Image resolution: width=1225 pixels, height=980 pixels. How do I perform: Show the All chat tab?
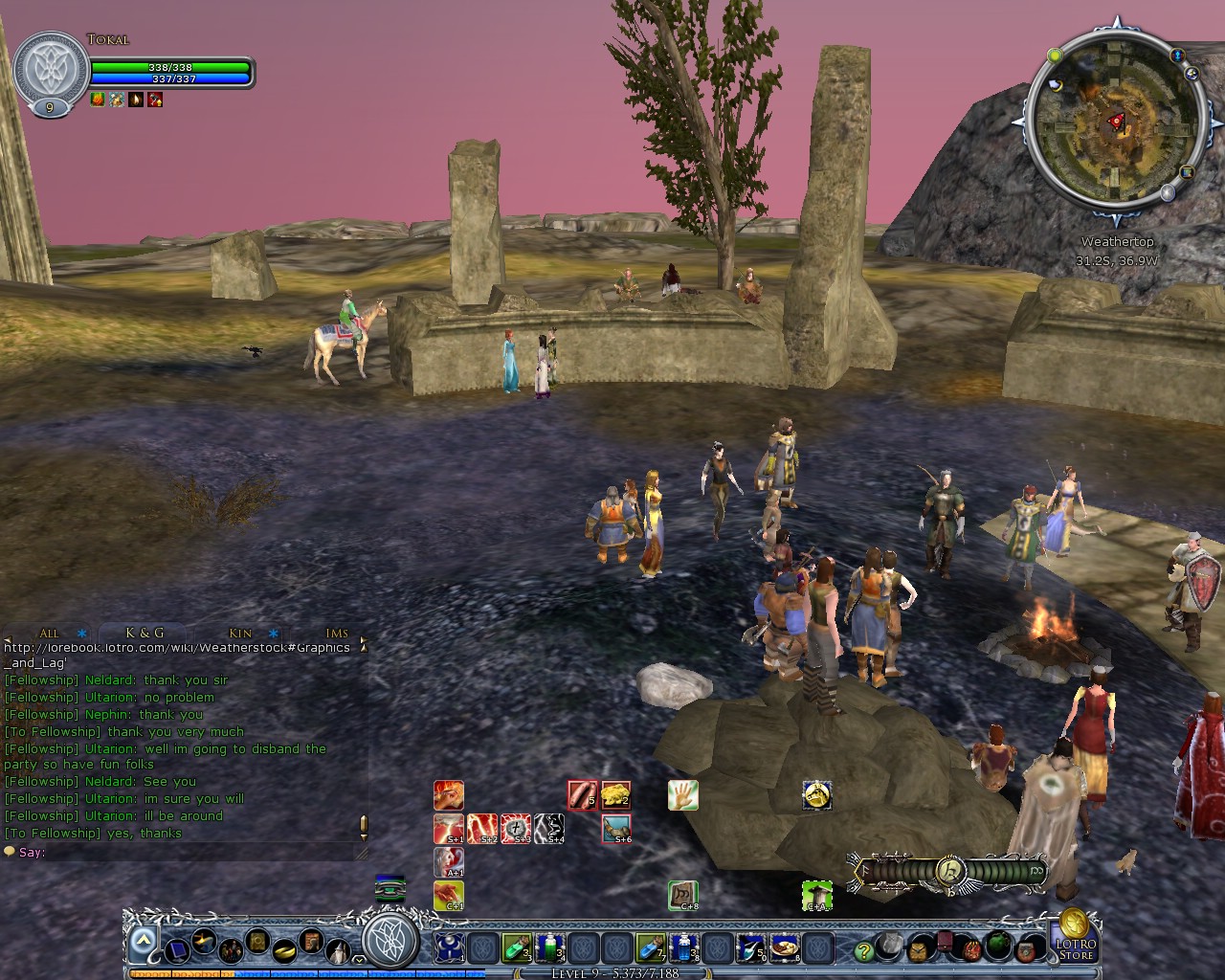(49, 633)
